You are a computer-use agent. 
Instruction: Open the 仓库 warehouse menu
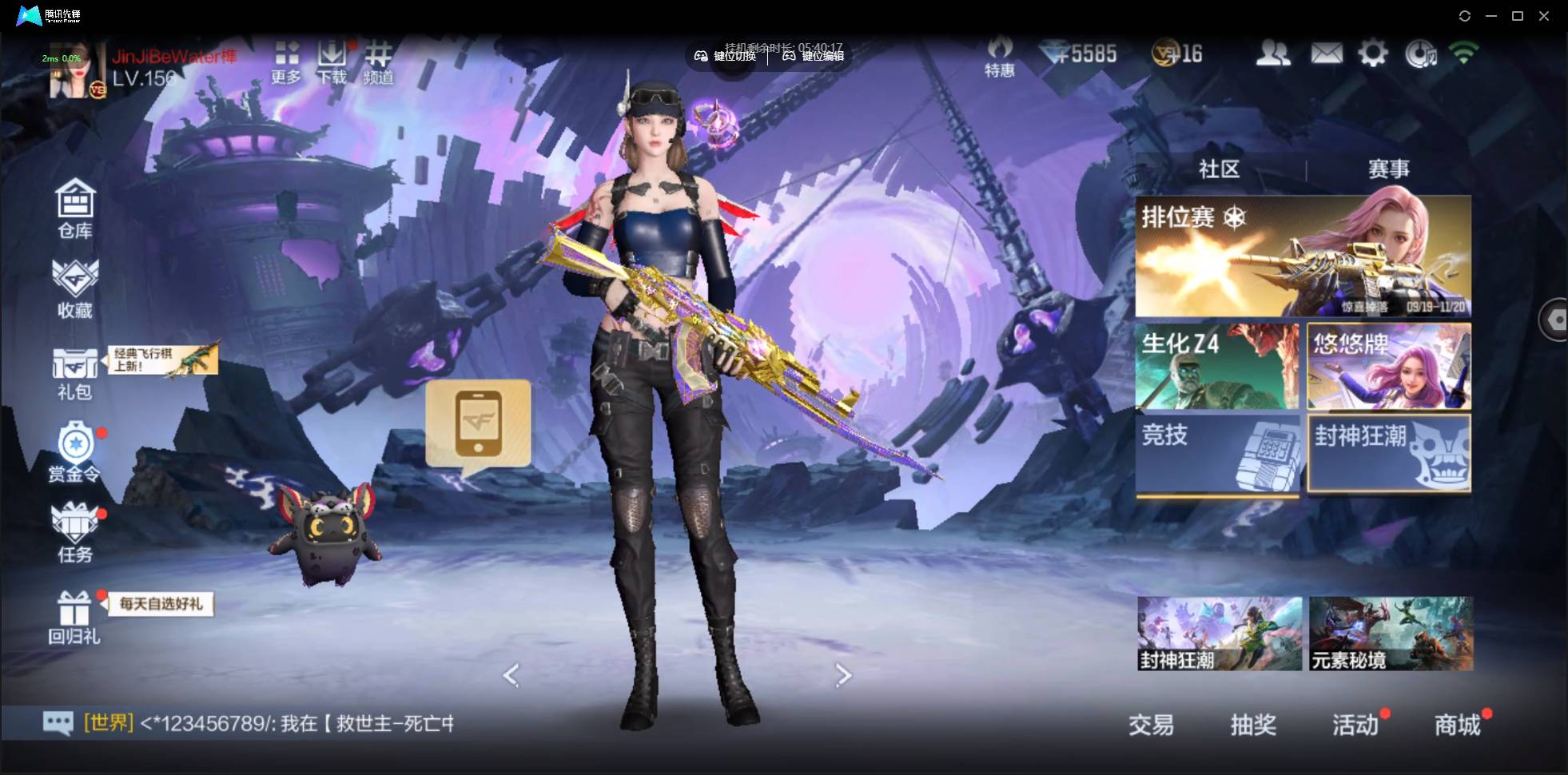(x=75, y=208)
